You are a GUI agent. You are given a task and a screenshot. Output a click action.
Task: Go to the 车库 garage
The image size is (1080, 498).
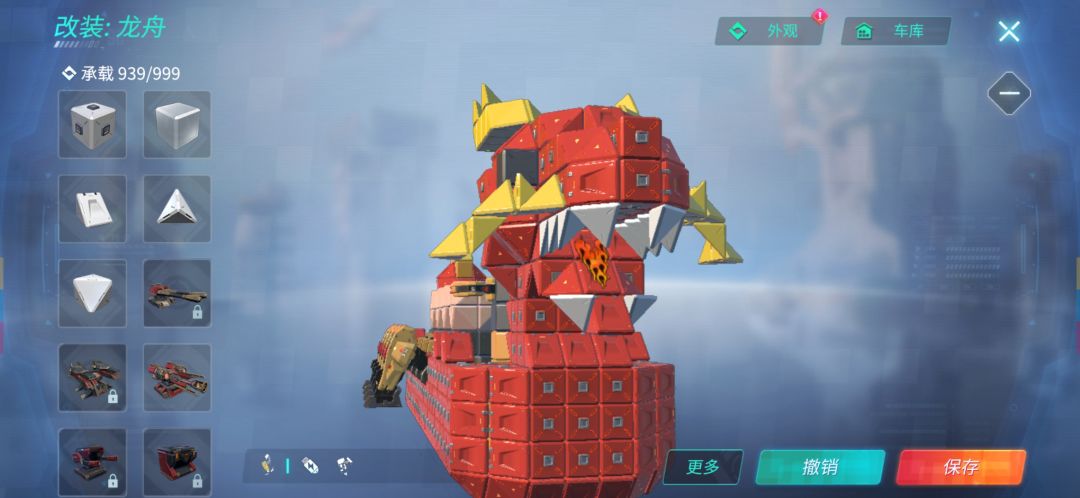(895, 31)
